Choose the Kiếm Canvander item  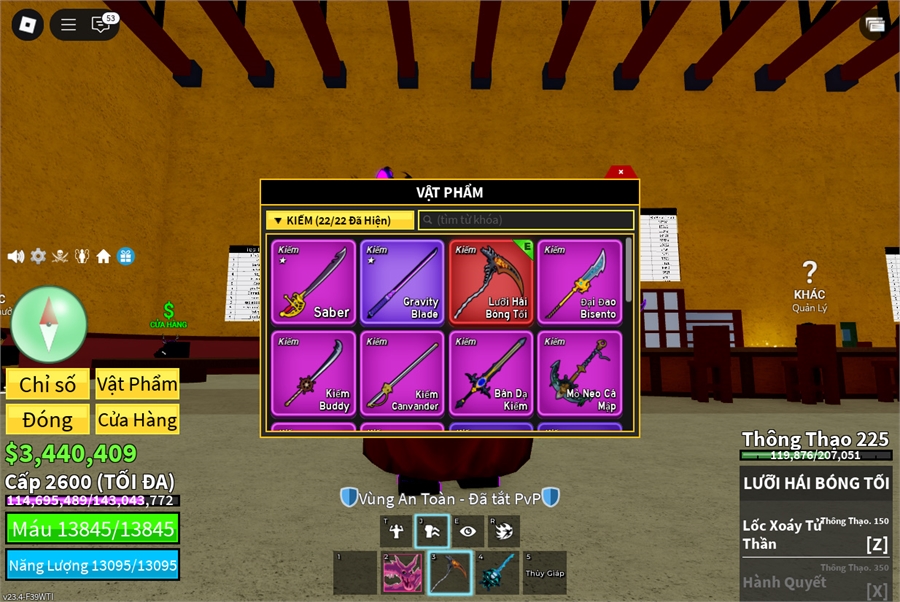(x=402, y=373)
